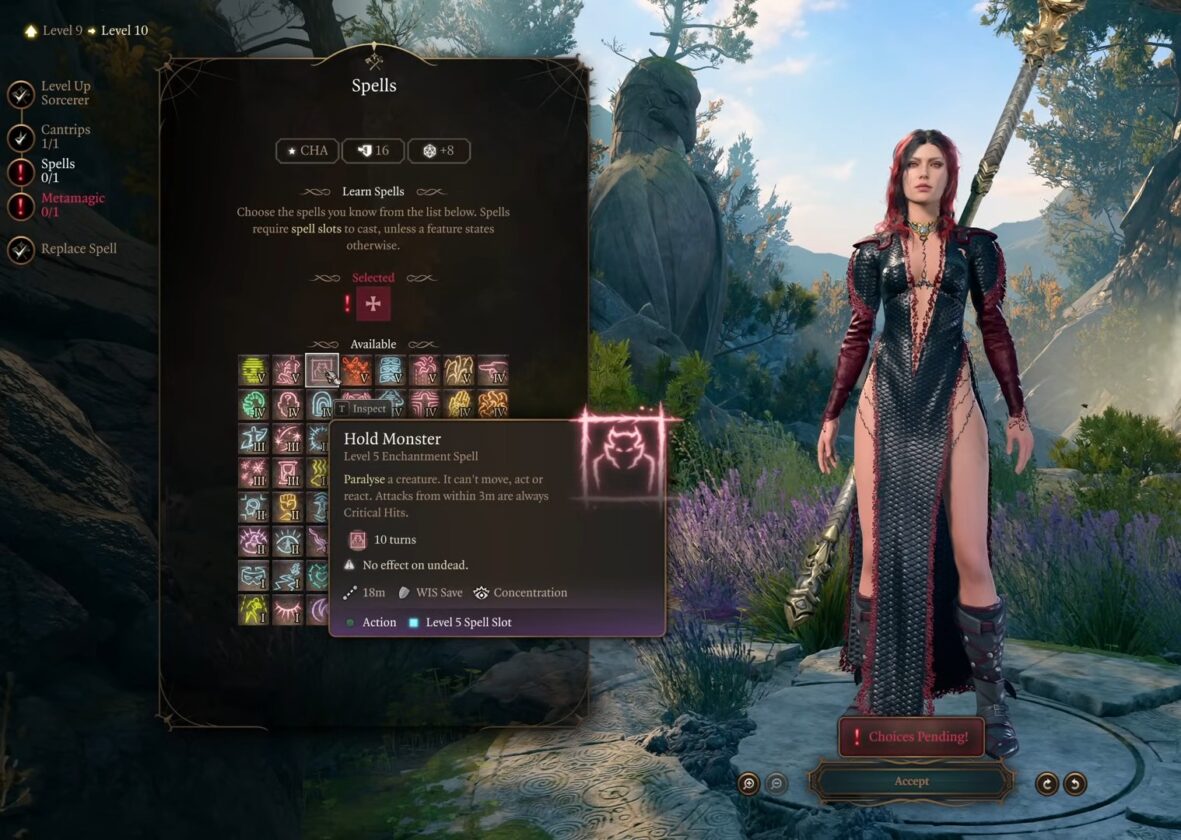Viewport: 1181px width, 840px height.
Task: Select the orange fiery level V spell
Action: coord(357,371)
